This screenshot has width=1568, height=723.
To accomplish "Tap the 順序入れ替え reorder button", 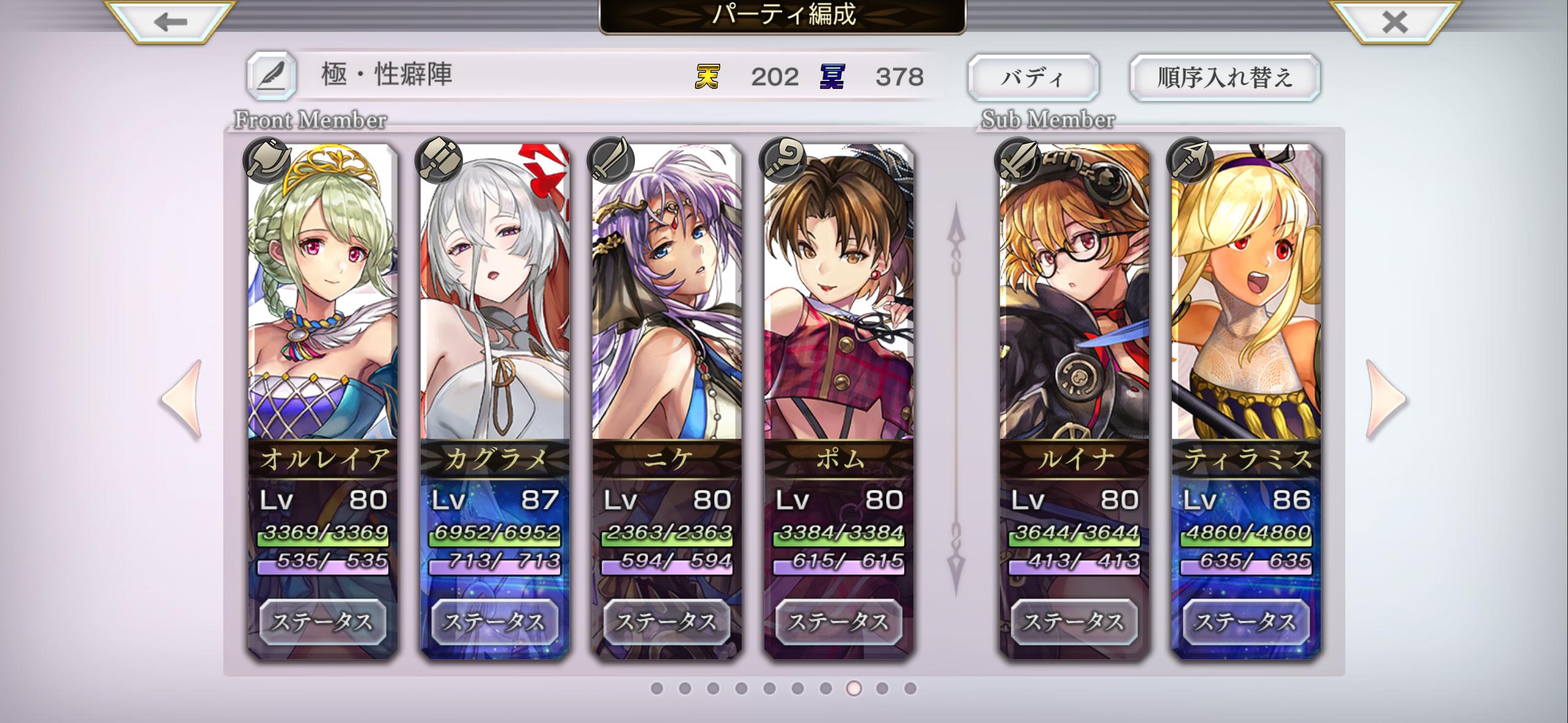I will tap(1224, 78).
